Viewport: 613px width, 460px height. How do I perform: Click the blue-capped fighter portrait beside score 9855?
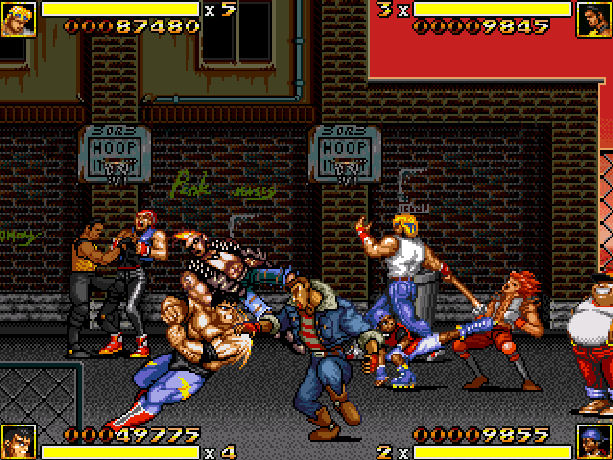(594, 441)
